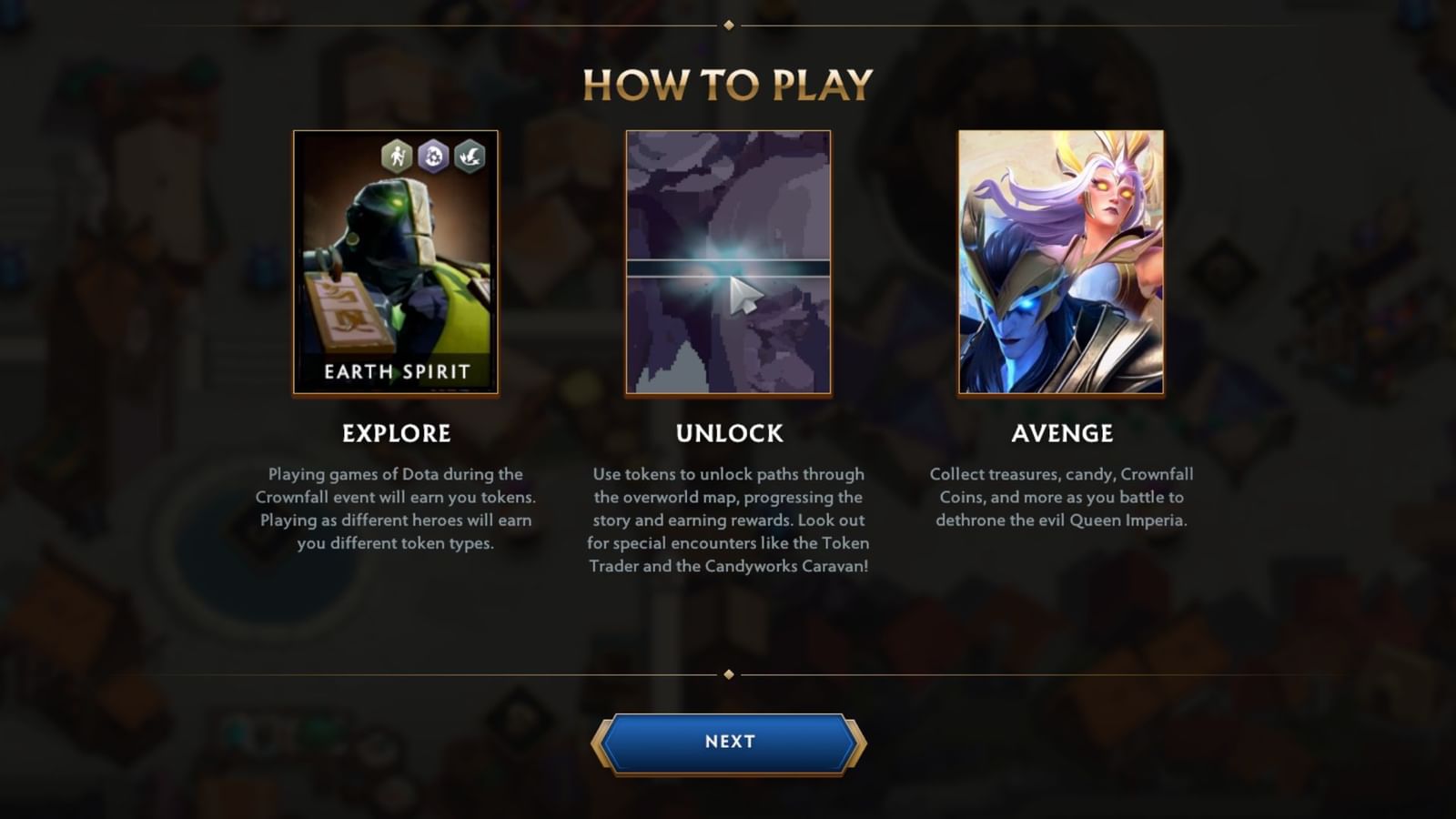The image size is (1456, 819).
Task: Select the EXPLORE heading
Action: point(396,434)
